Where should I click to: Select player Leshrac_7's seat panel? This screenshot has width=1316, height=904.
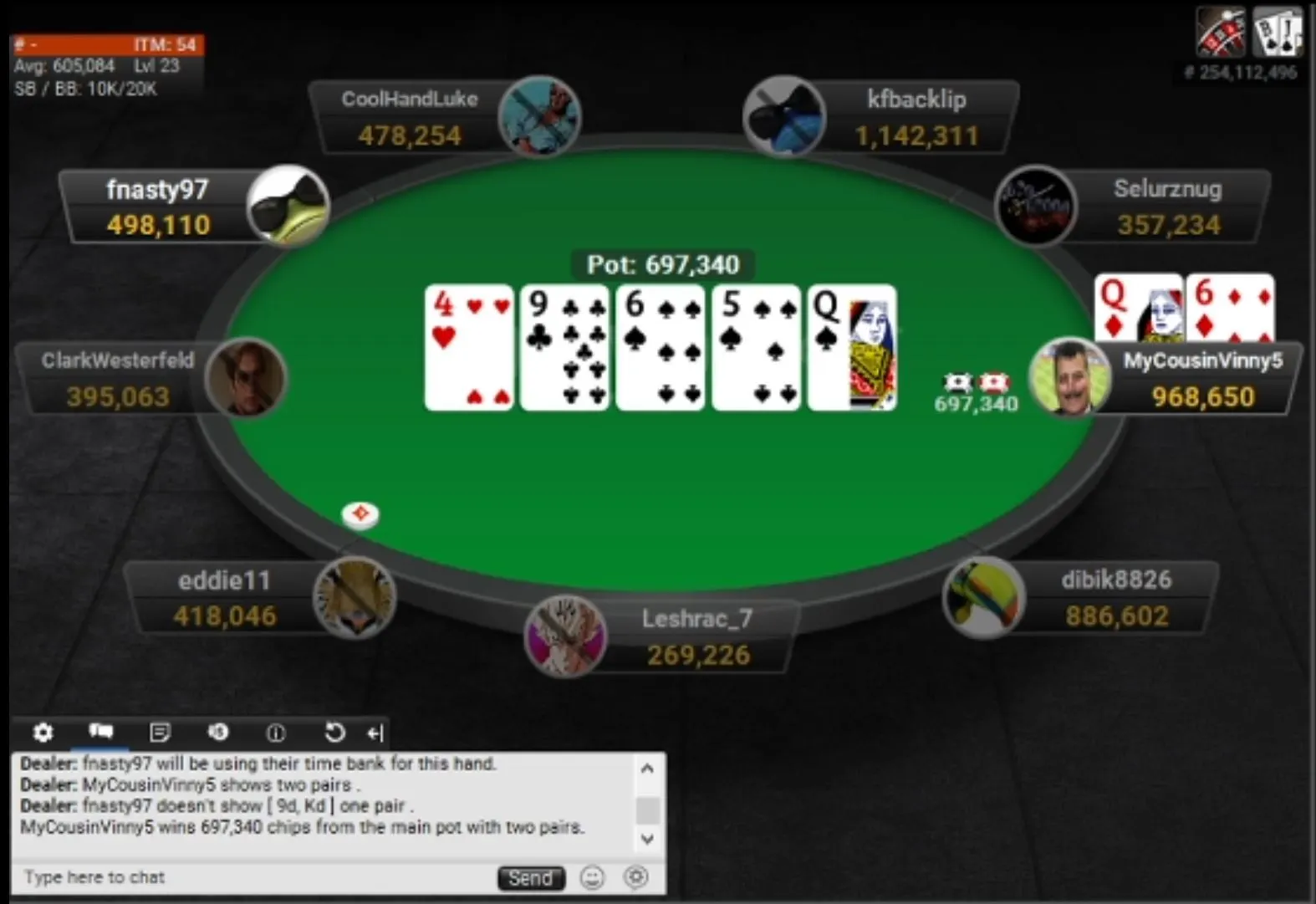click(698, 637)
